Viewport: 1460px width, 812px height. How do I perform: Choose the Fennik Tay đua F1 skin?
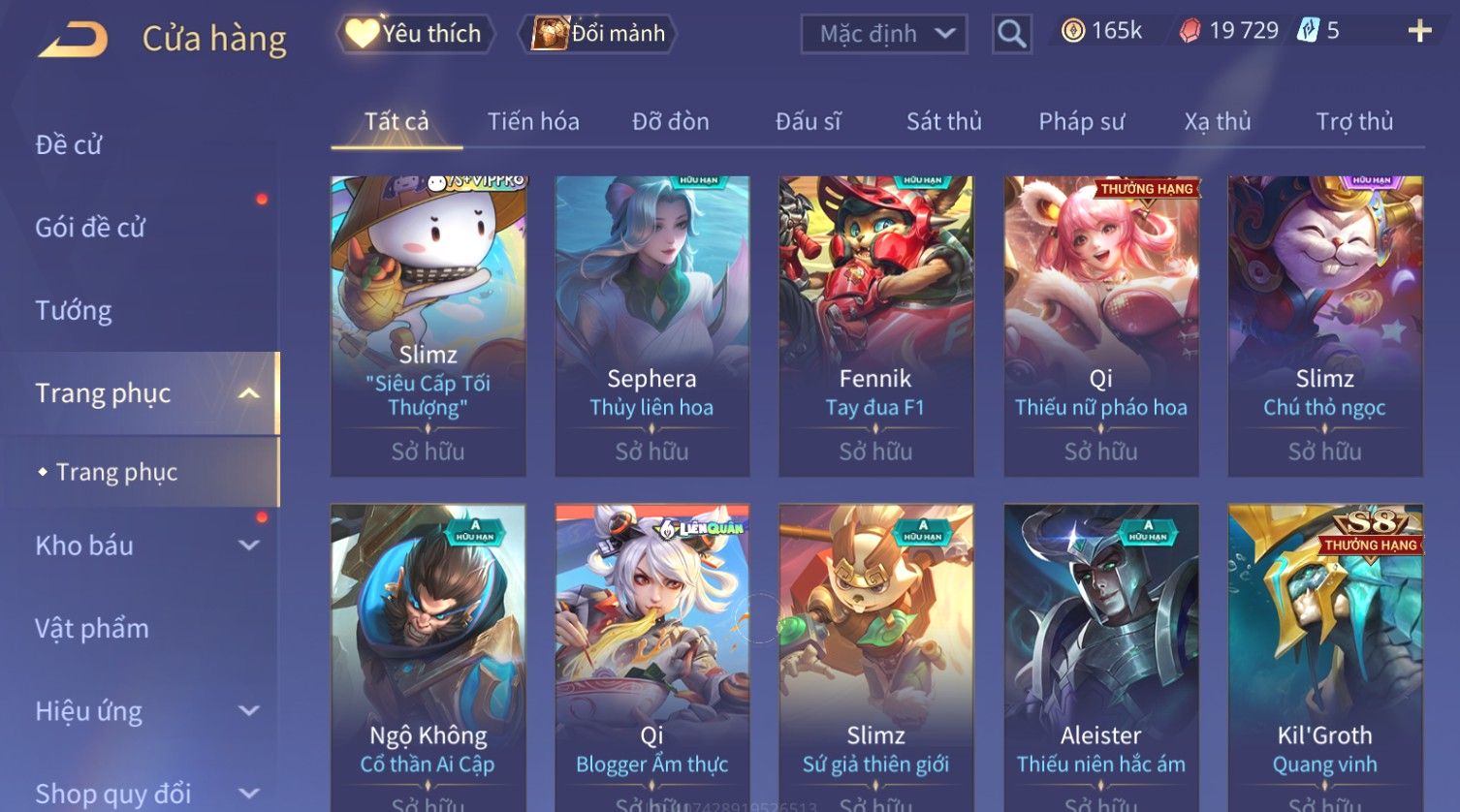(875, 326)
